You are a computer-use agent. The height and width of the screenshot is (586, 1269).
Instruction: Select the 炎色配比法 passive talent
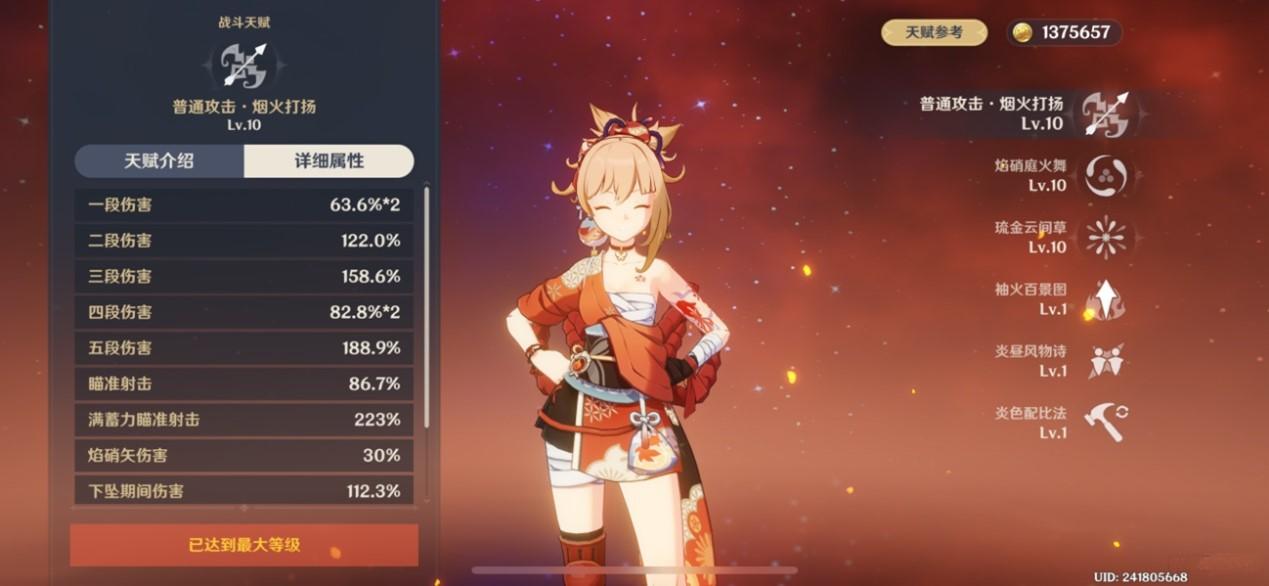pyautogui.click(x=1105, y=423)
